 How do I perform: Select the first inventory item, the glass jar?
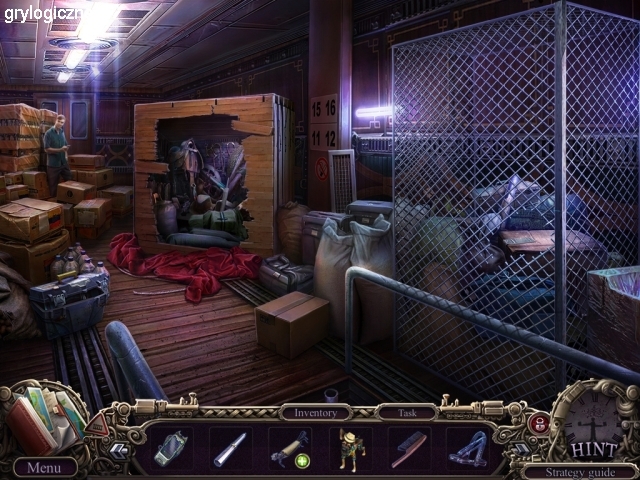point(172,447)
